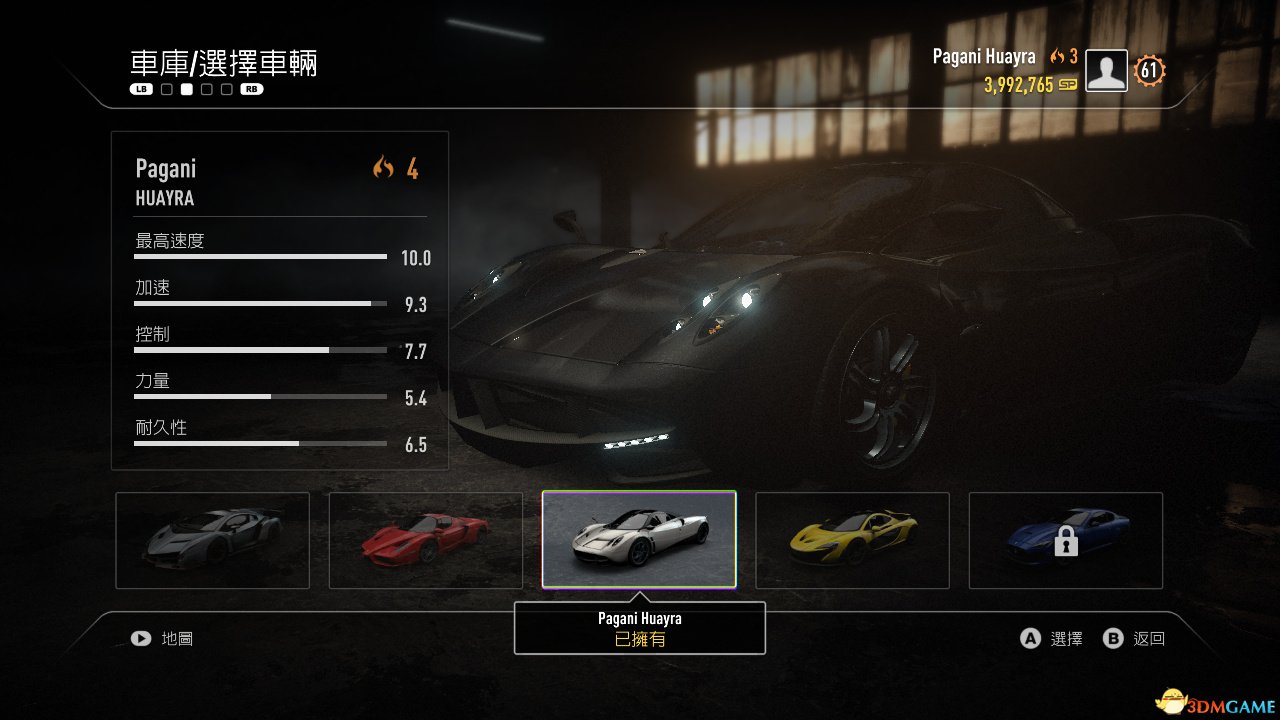The image size is (1280, 720).
Task: Choose the red Ferrari car thumbnail
Action: (425, 540)
